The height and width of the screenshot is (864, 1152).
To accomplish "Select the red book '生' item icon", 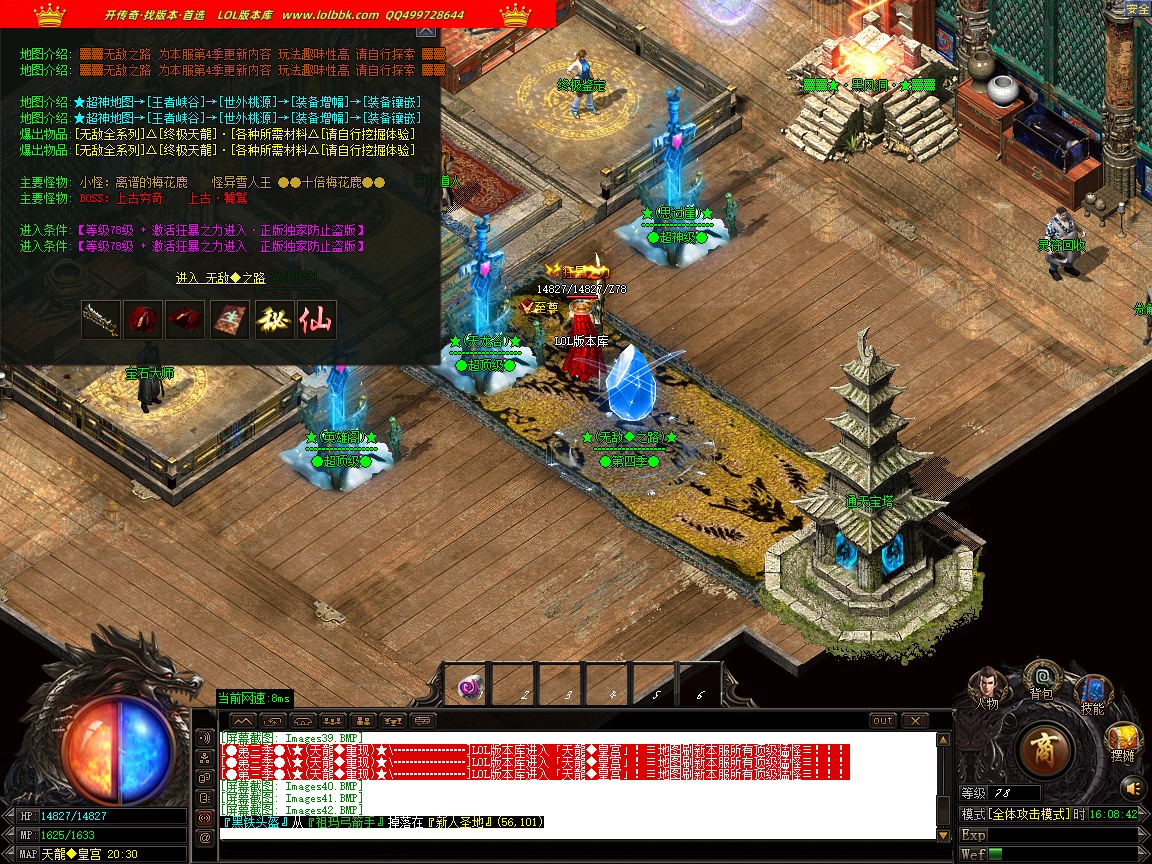I will coord(230,320).
